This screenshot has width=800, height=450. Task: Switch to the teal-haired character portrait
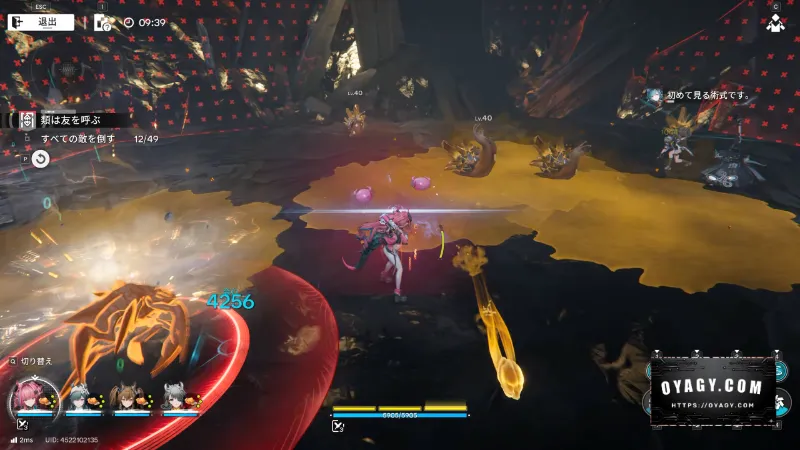coord(76,399)
